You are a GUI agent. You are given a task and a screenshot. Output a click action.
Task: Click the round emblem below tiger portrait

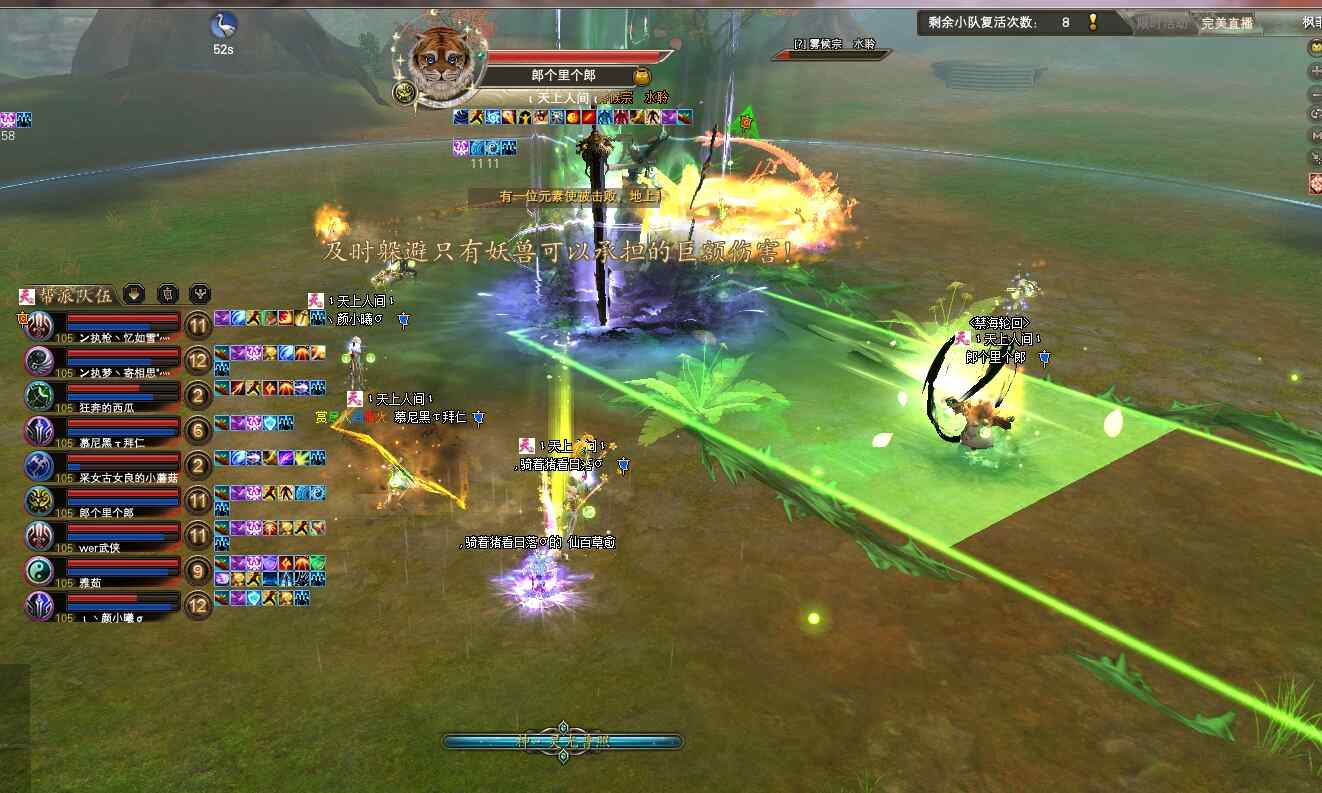click(405, 93)
